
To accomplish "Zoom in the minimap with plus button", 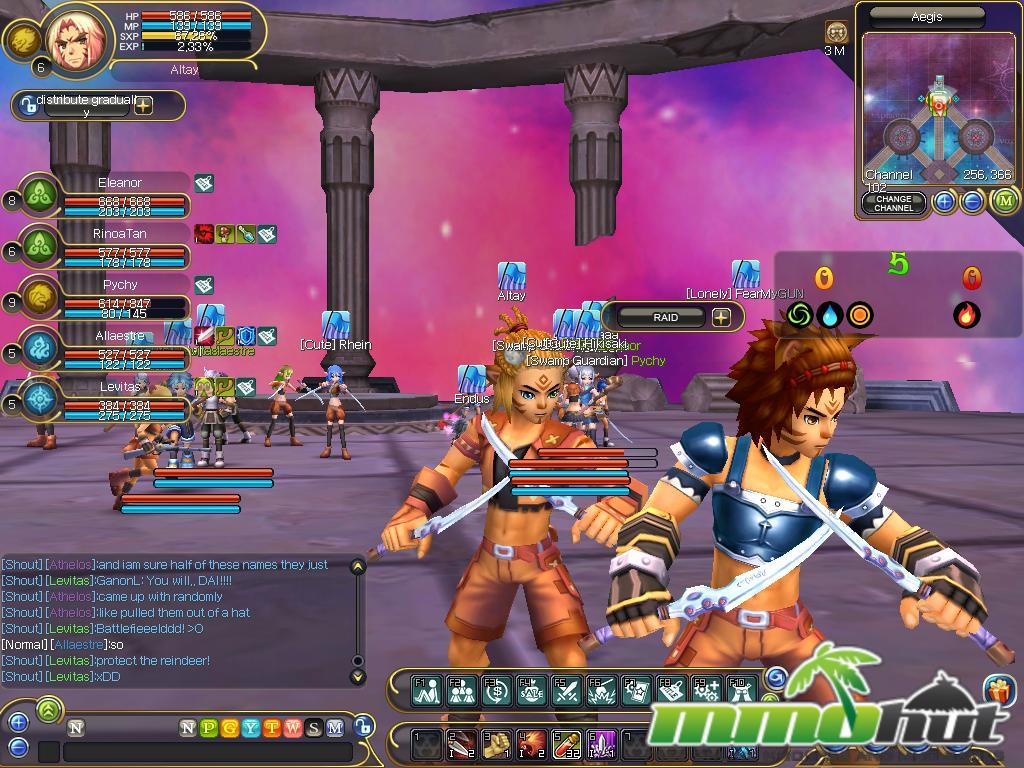I will coord(944,202).
